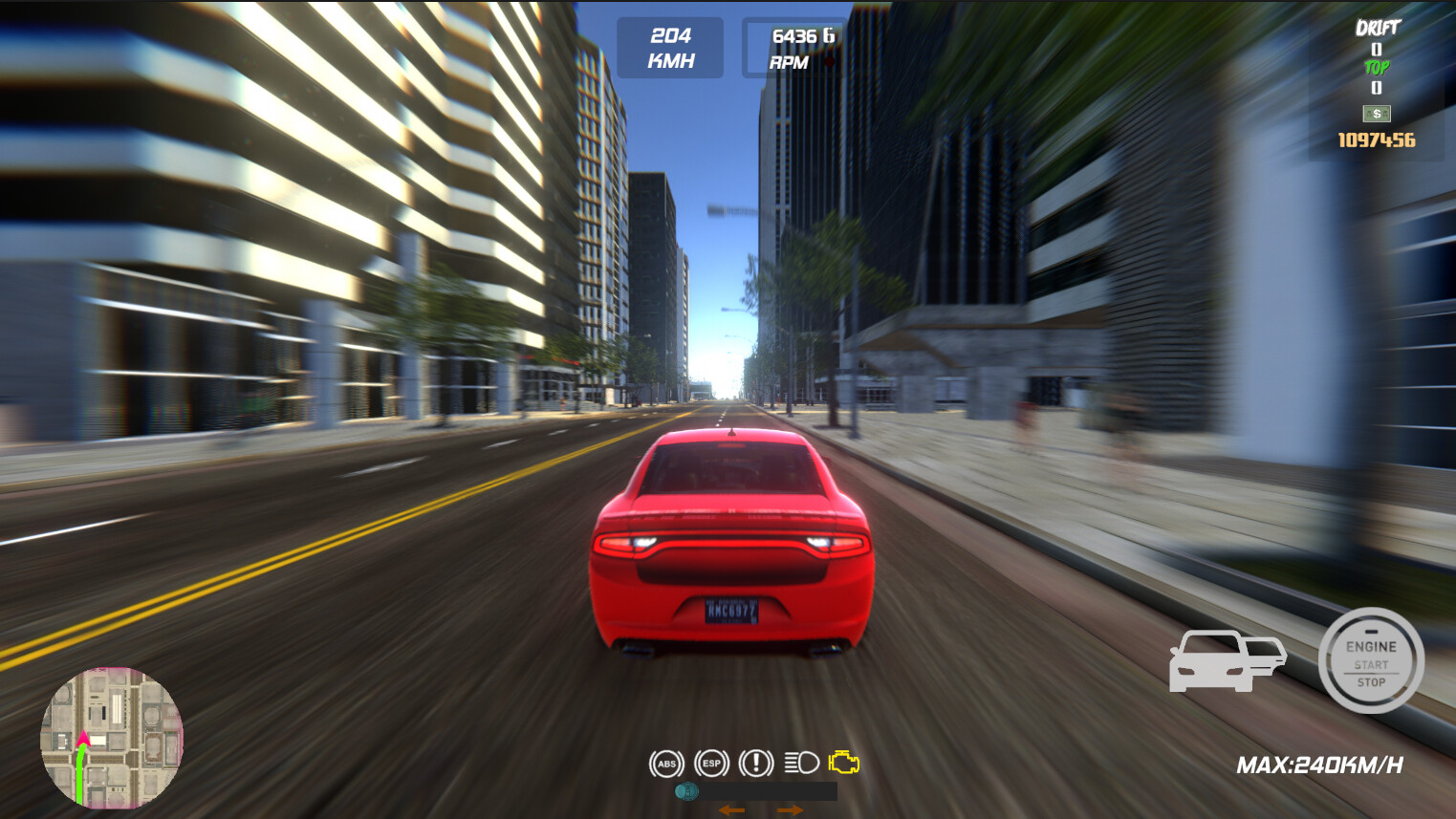
Task: Toggle the ABS system icon
Action: point(667,765)
